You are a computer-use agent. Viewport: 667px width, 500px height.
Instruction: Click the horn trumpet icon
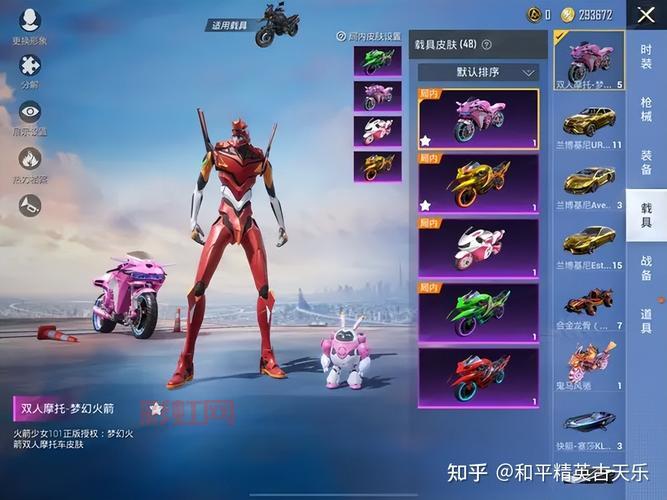point(29,205)
